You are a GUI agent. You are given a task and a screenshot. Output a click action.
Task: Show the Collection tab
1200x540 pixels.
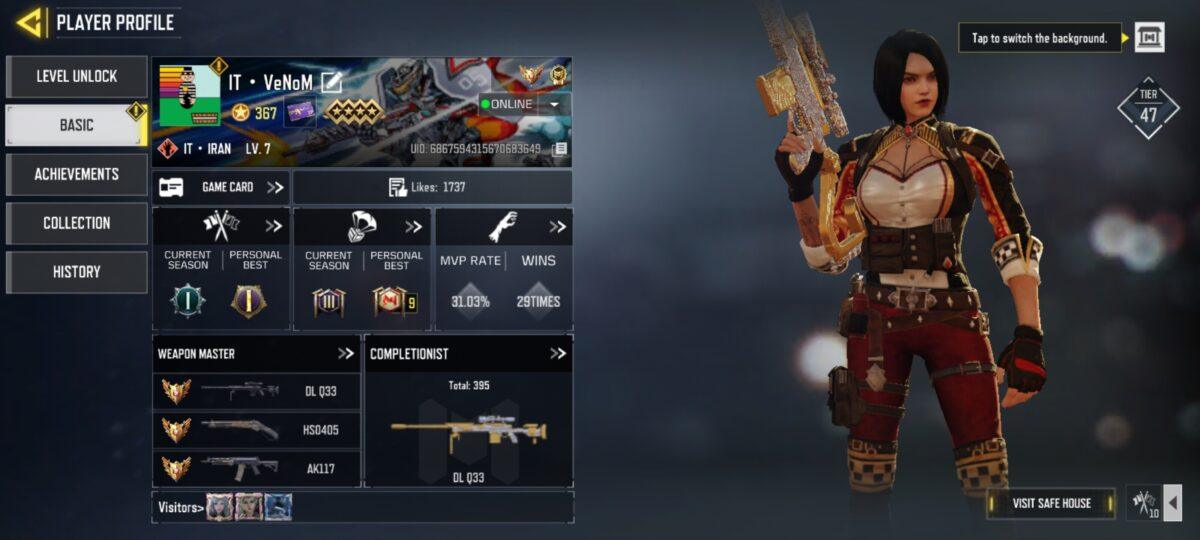[77, 223]
